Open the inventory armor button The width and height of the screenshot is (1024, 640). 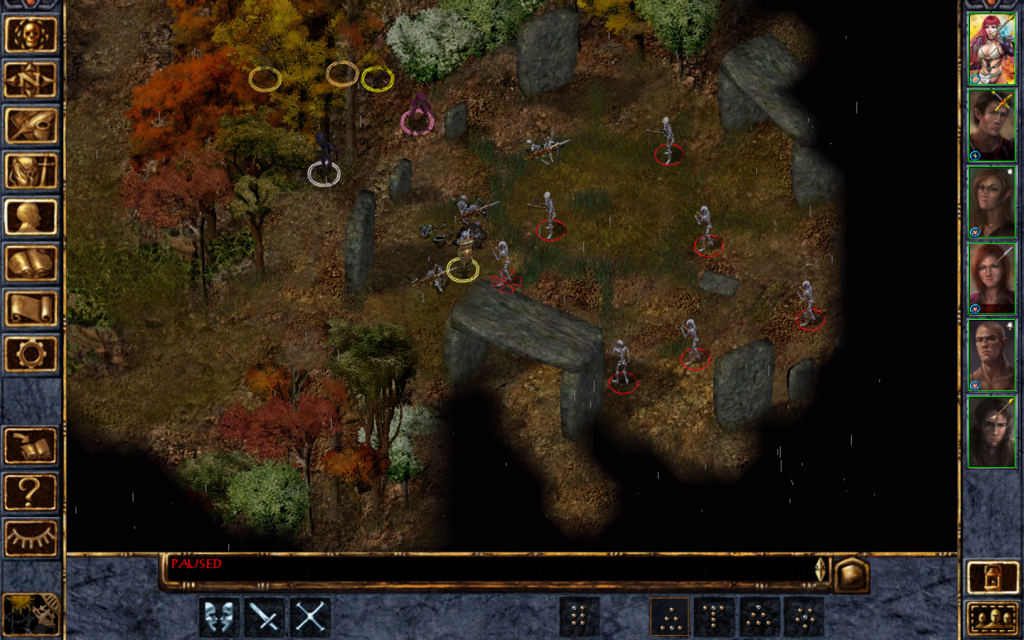pos(31,171)
